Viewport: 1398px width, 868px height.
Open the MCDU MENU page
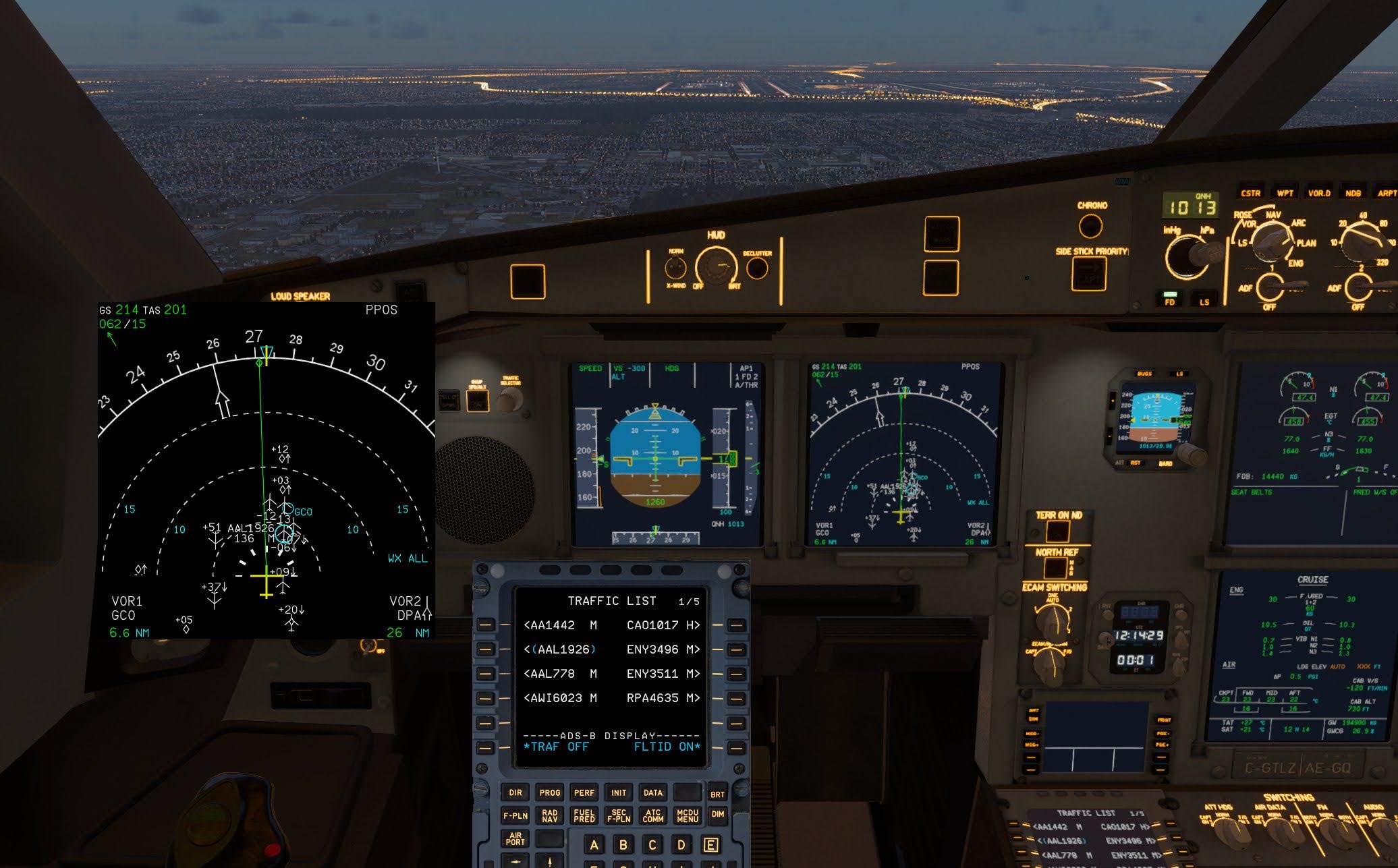pos(688,816)
